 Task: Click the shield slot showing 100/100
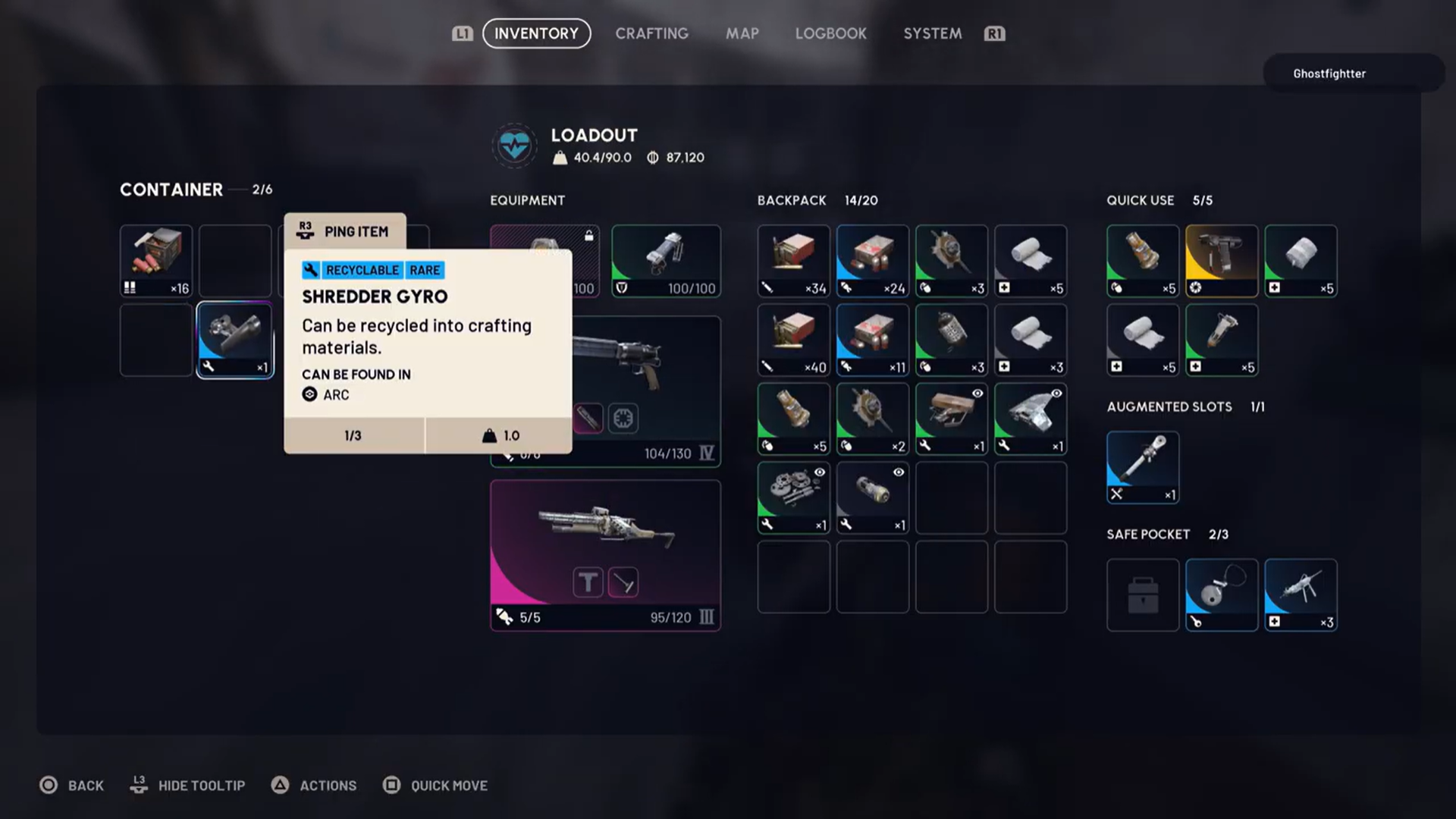666,260
